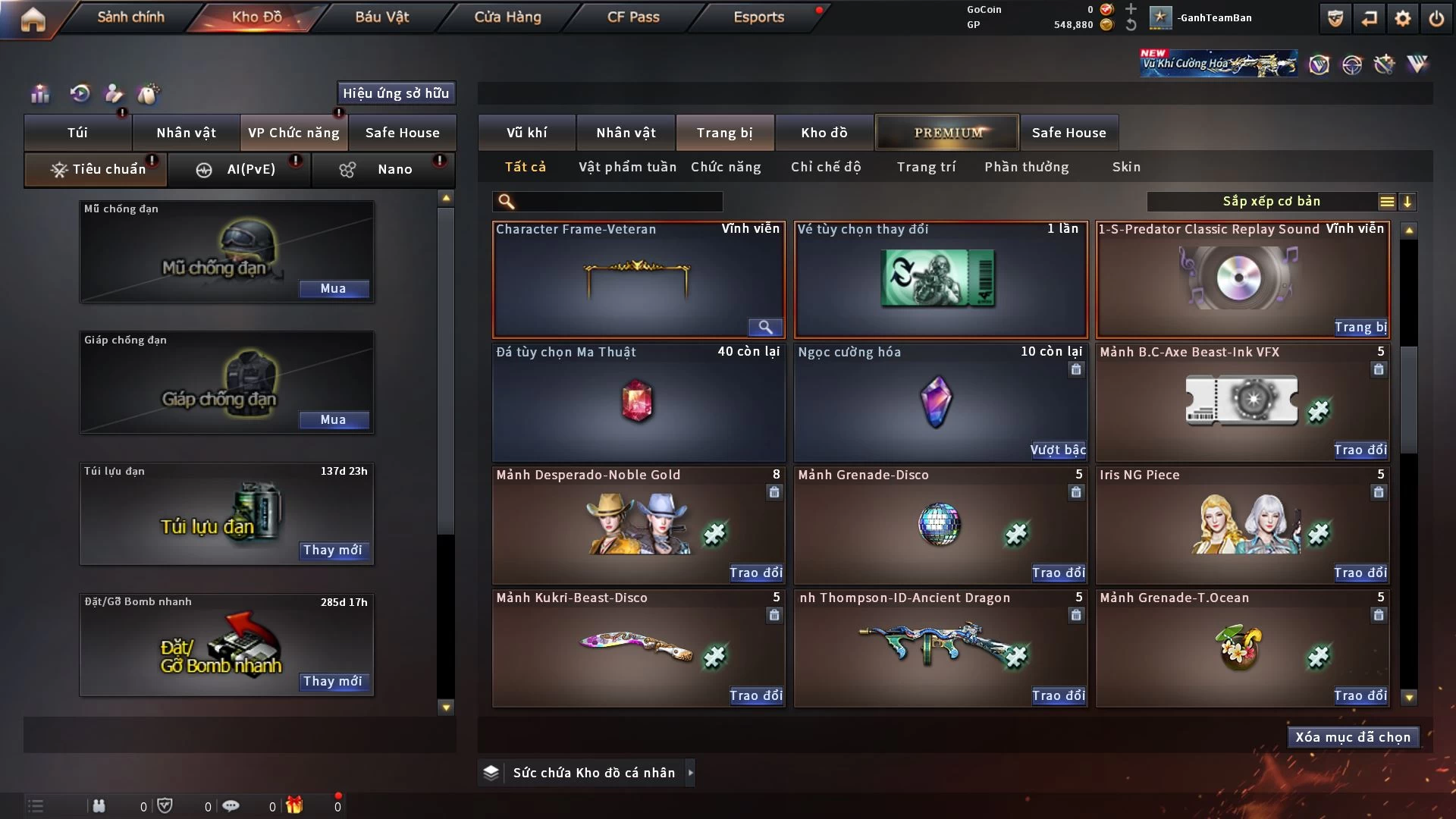Open the Cửa Hàng shop menu

[507, 17]
